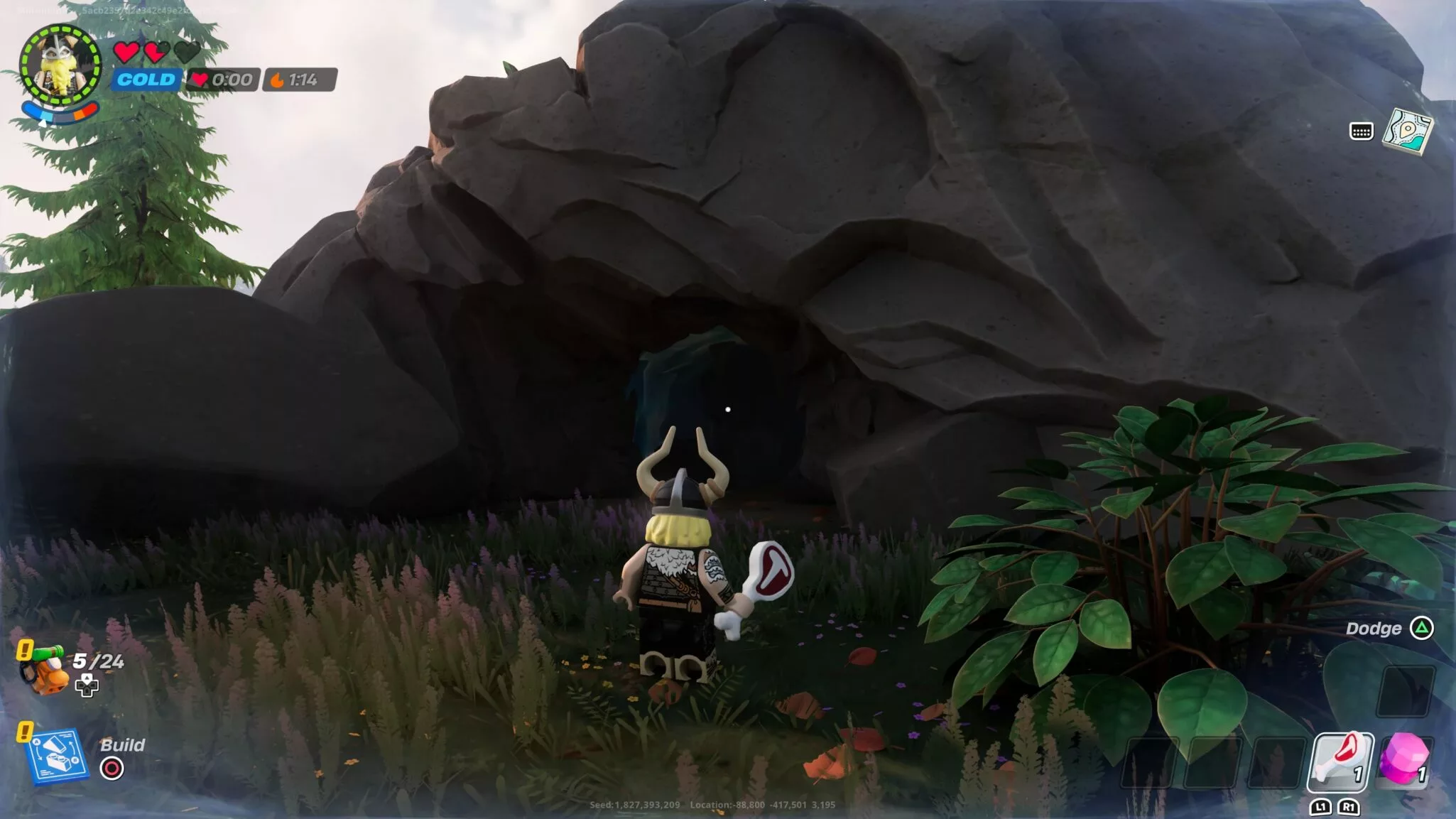Click the red heart timer icon
The width and height of the screenshot is (1456, 819).
pyautogui.click(x=200, y=80)
